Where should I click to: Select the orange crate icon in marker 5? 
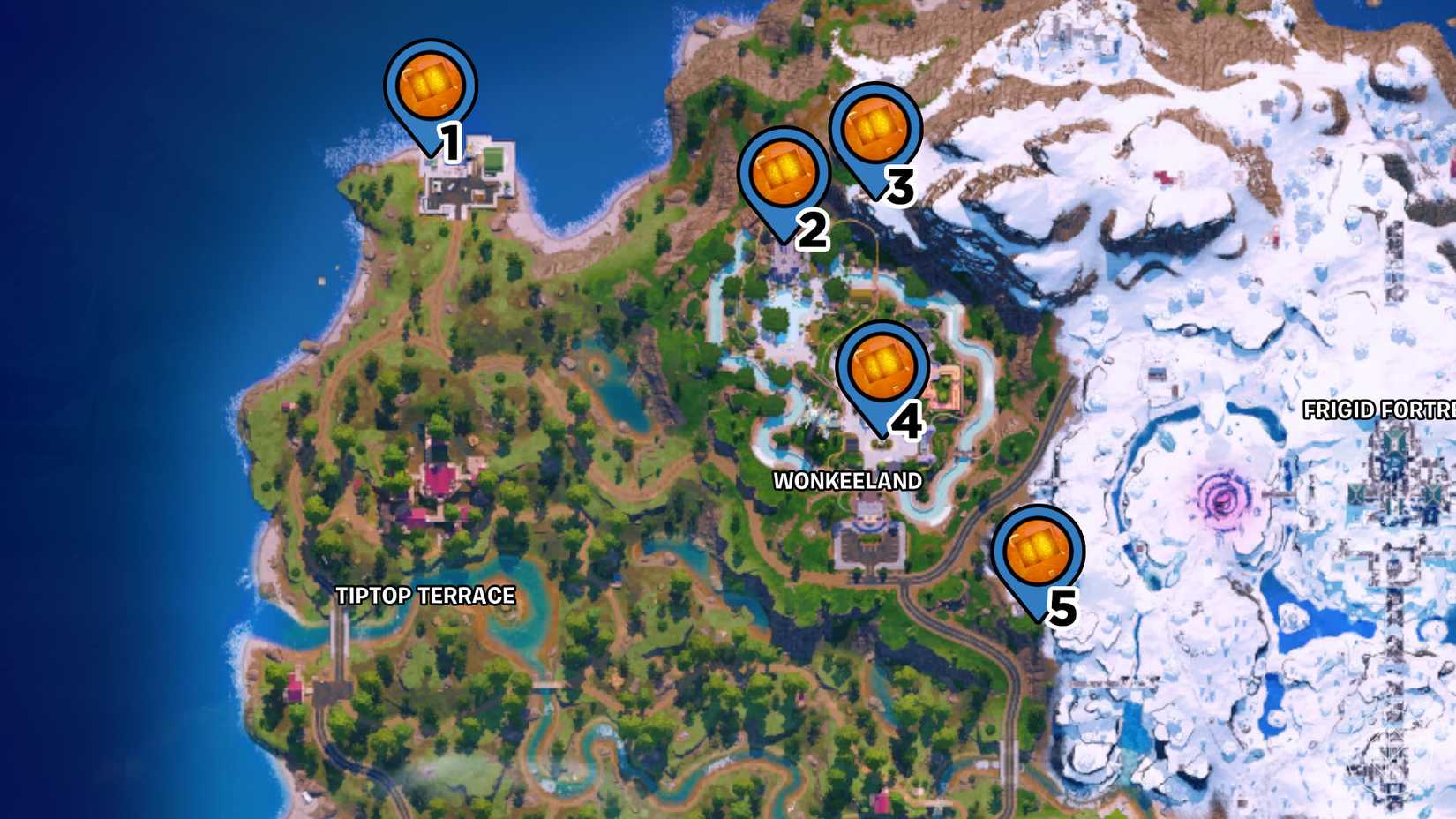click(x=1039, y=548)
